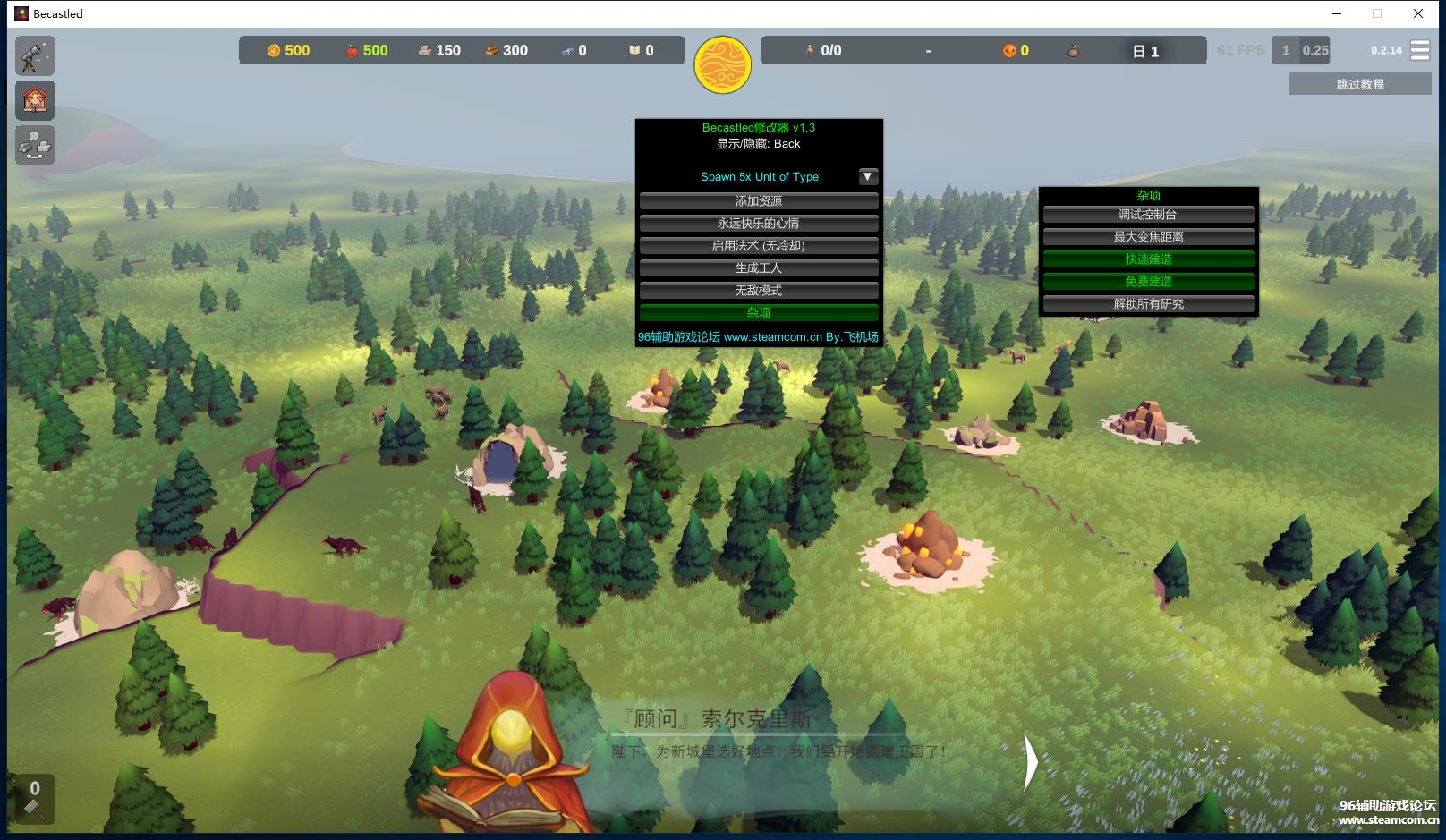Advance dialogue with the white arrow
The width and height of the screenshot is (1446, 840).
[1030, 762]
